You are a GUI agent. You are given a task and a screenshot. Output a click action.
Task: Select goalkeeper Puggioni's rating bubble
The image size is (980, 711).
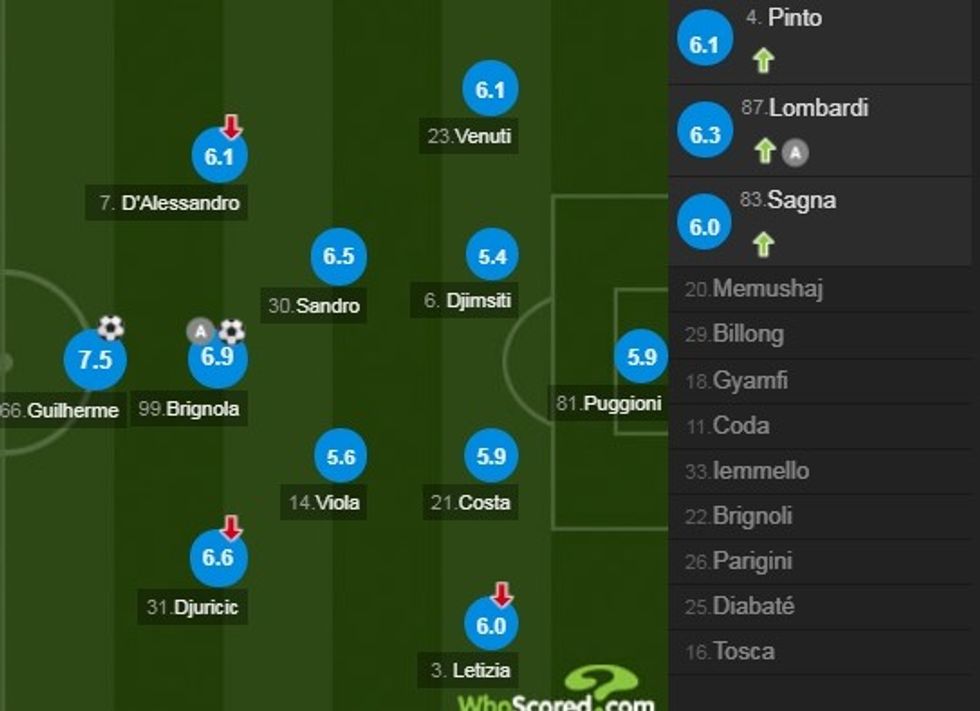(x=641, y=356)
